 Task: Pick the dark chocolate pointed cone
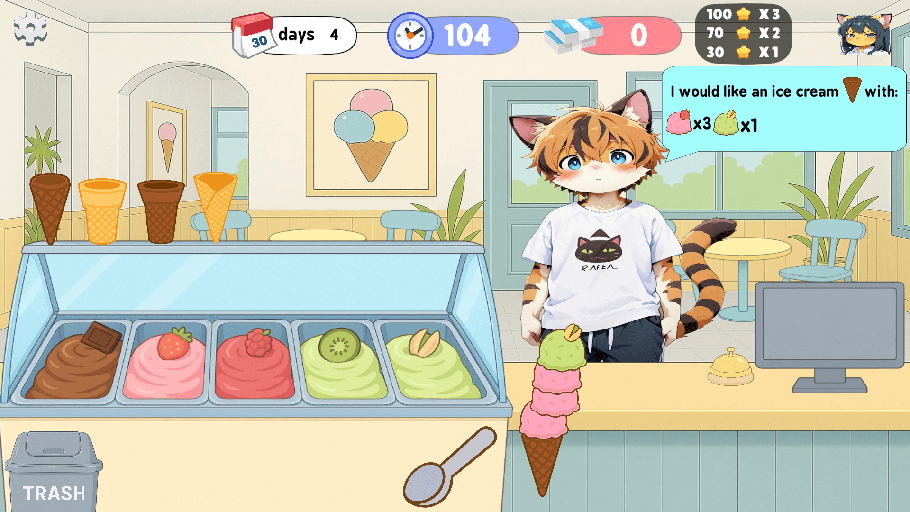[50, 205]
